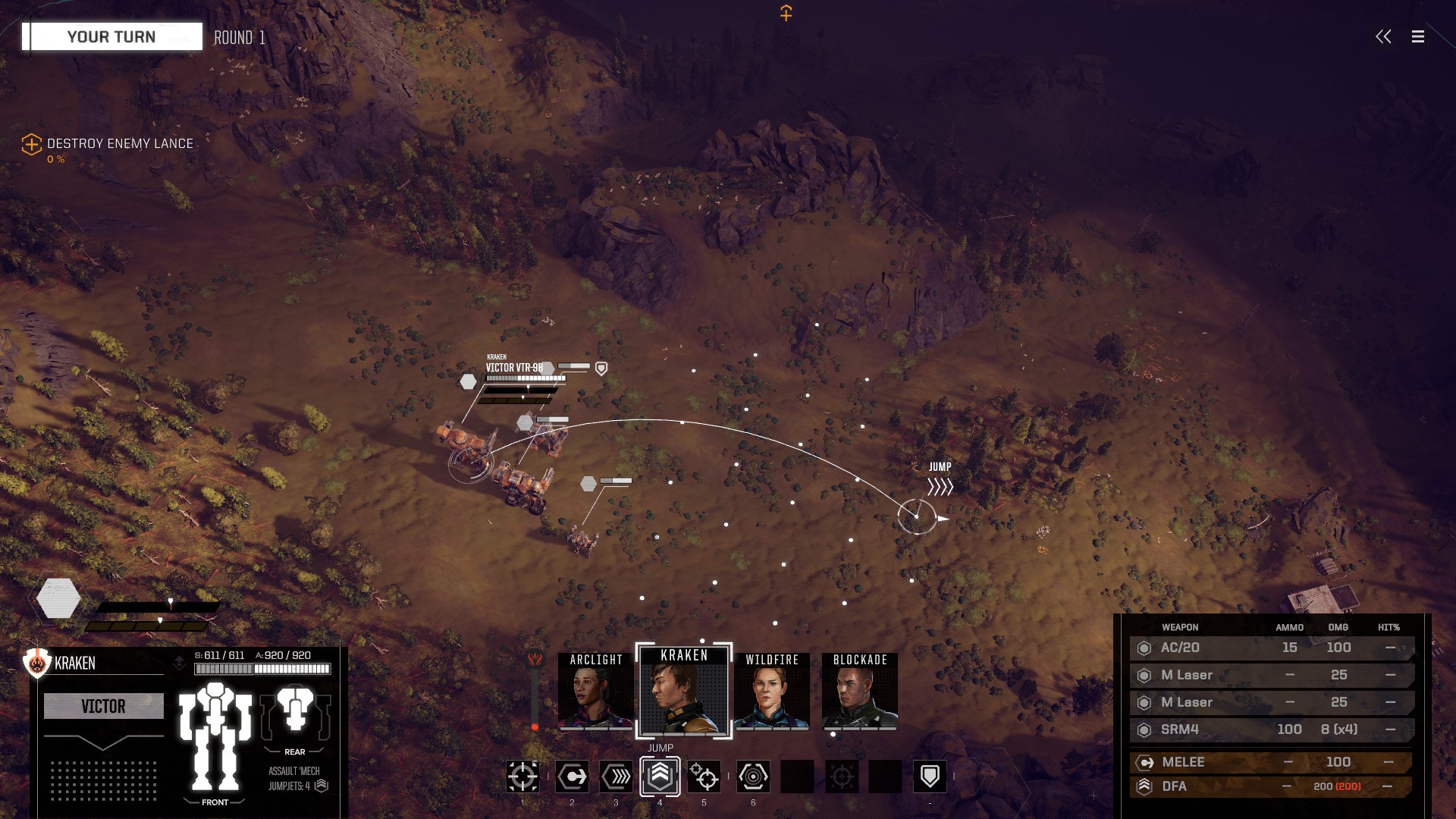Click the Brace shield action
This screenshot has height=819, width=1456.
(930, 777)
